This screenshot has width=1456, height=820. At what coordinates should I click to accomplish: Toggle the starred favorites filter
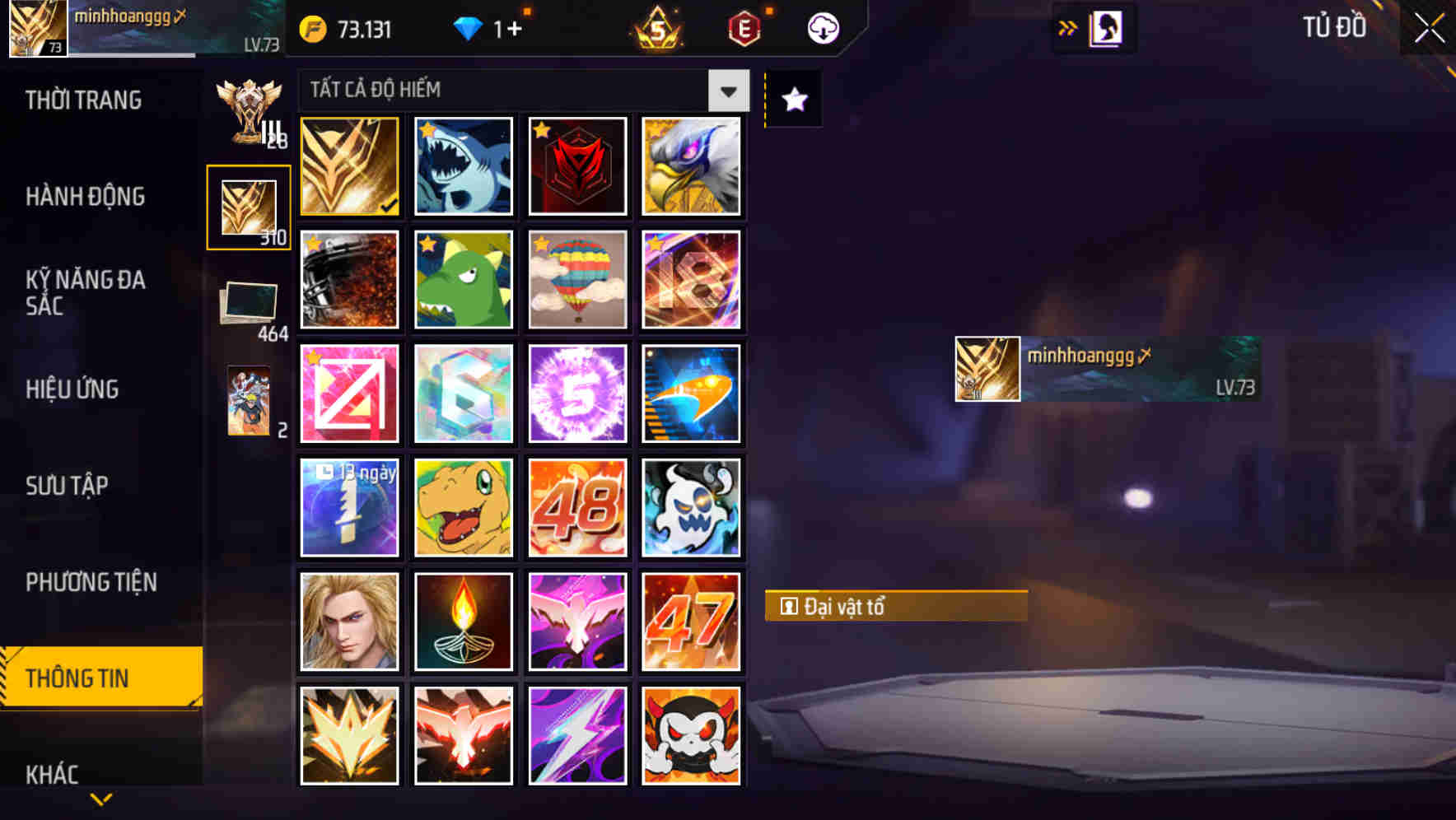click(792, 99)
